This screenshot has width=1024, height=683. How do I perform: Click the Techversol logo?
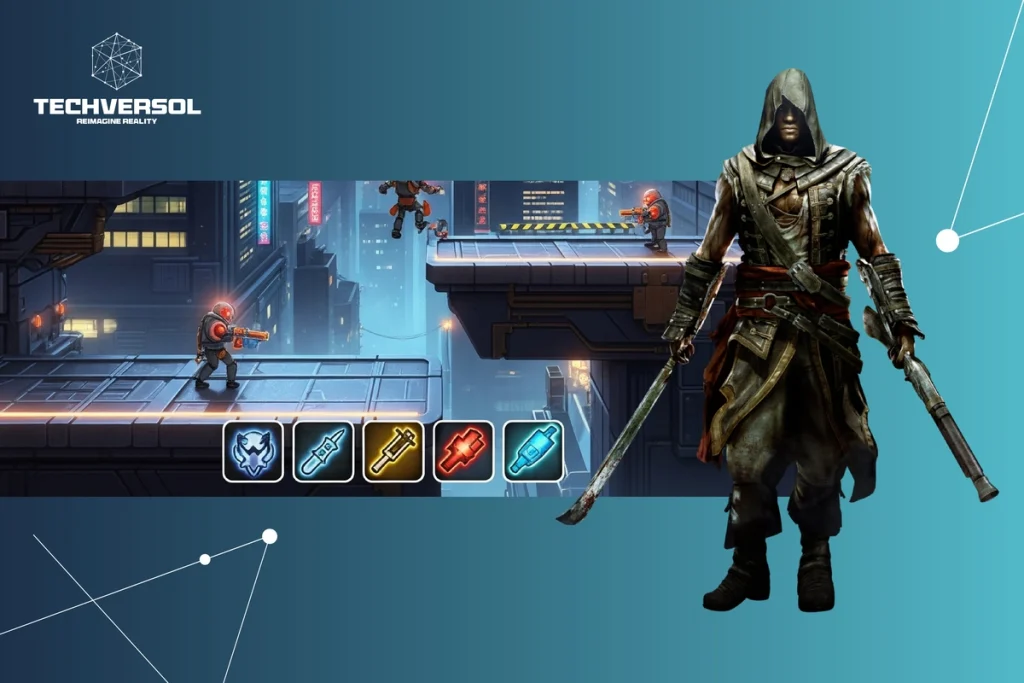coord(117,79)
